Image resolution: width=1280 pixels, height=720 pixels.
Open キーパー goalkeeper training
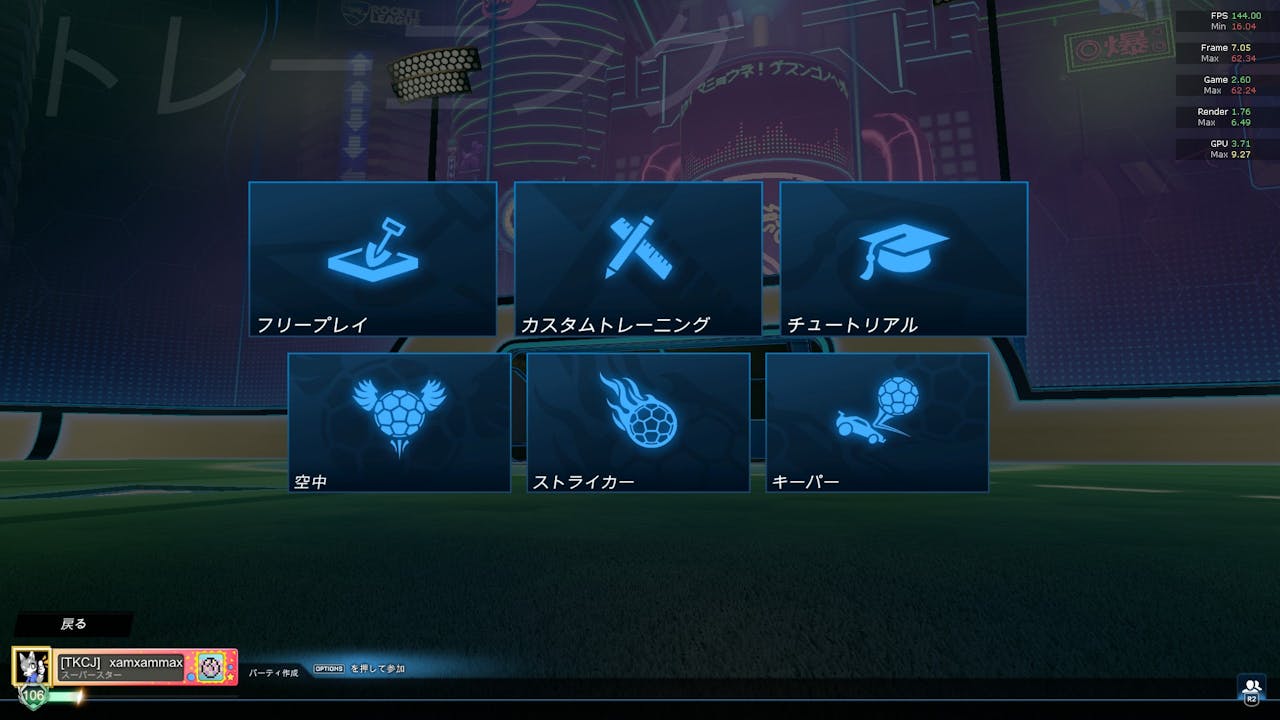pos(877,421)
